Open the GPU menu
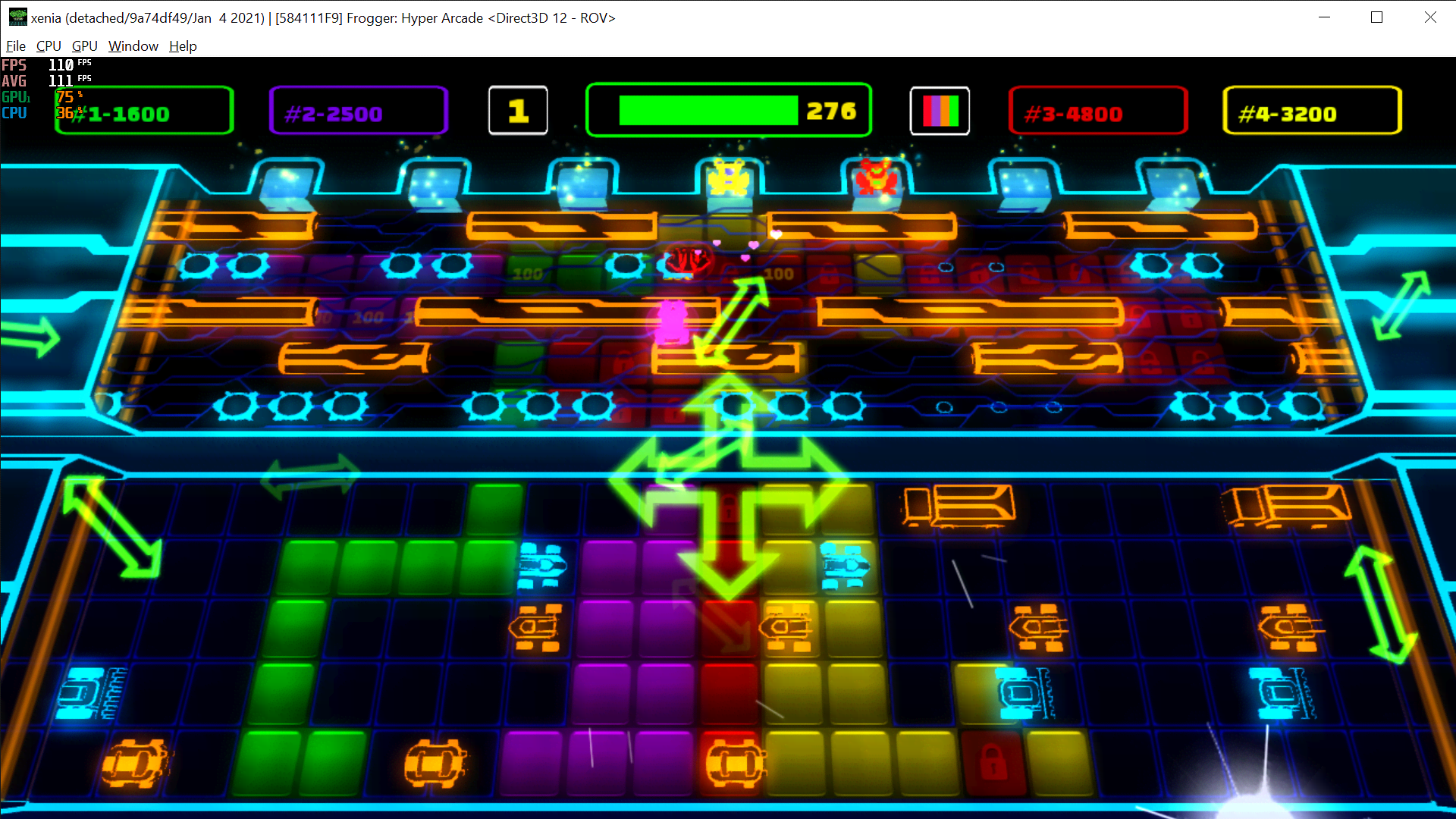This screenshot has width=1456, height=819. (x=83, y=46)
